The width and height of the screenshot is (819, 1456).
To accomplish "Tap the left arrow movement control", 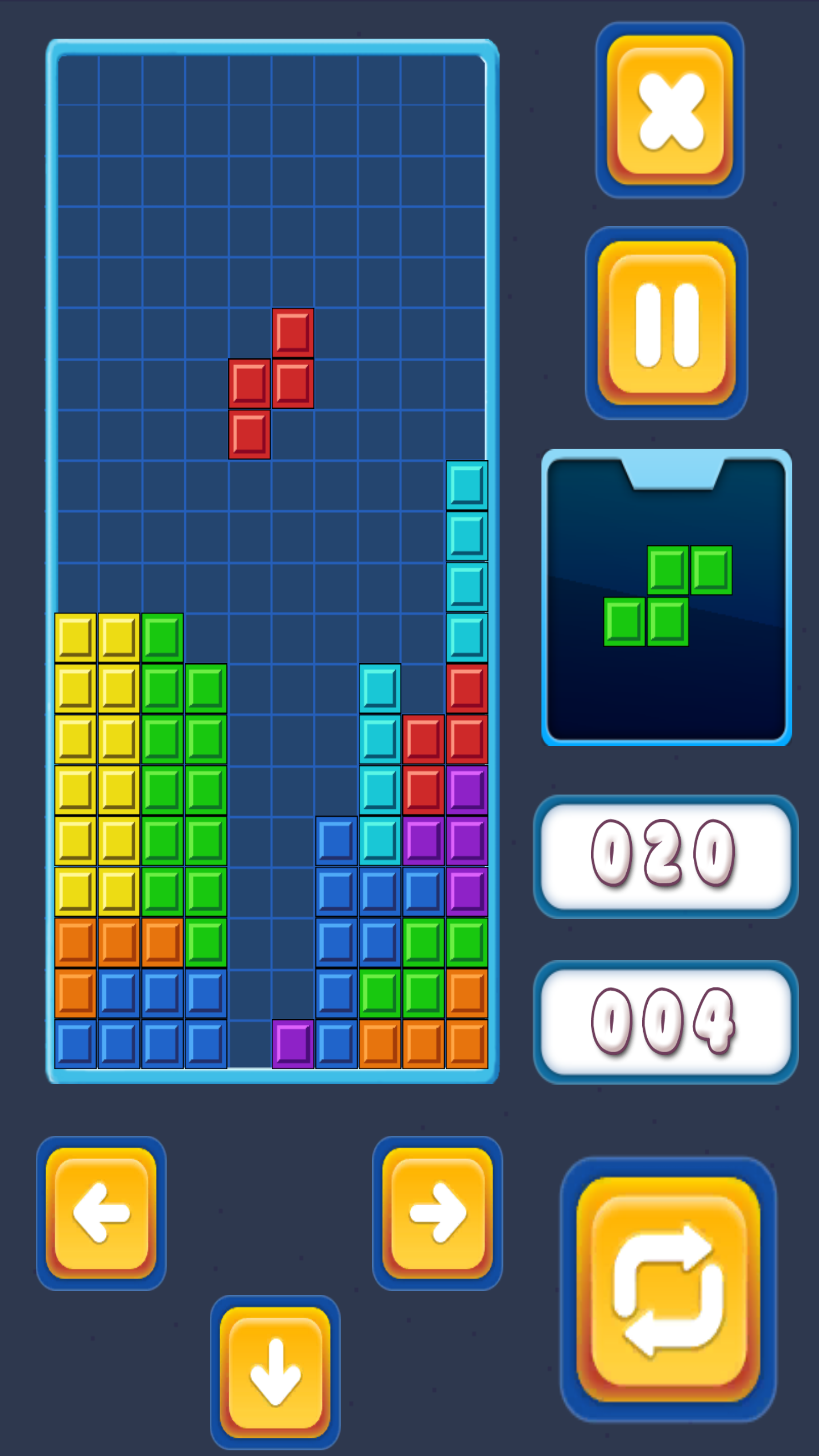I will pos(101,1214).
